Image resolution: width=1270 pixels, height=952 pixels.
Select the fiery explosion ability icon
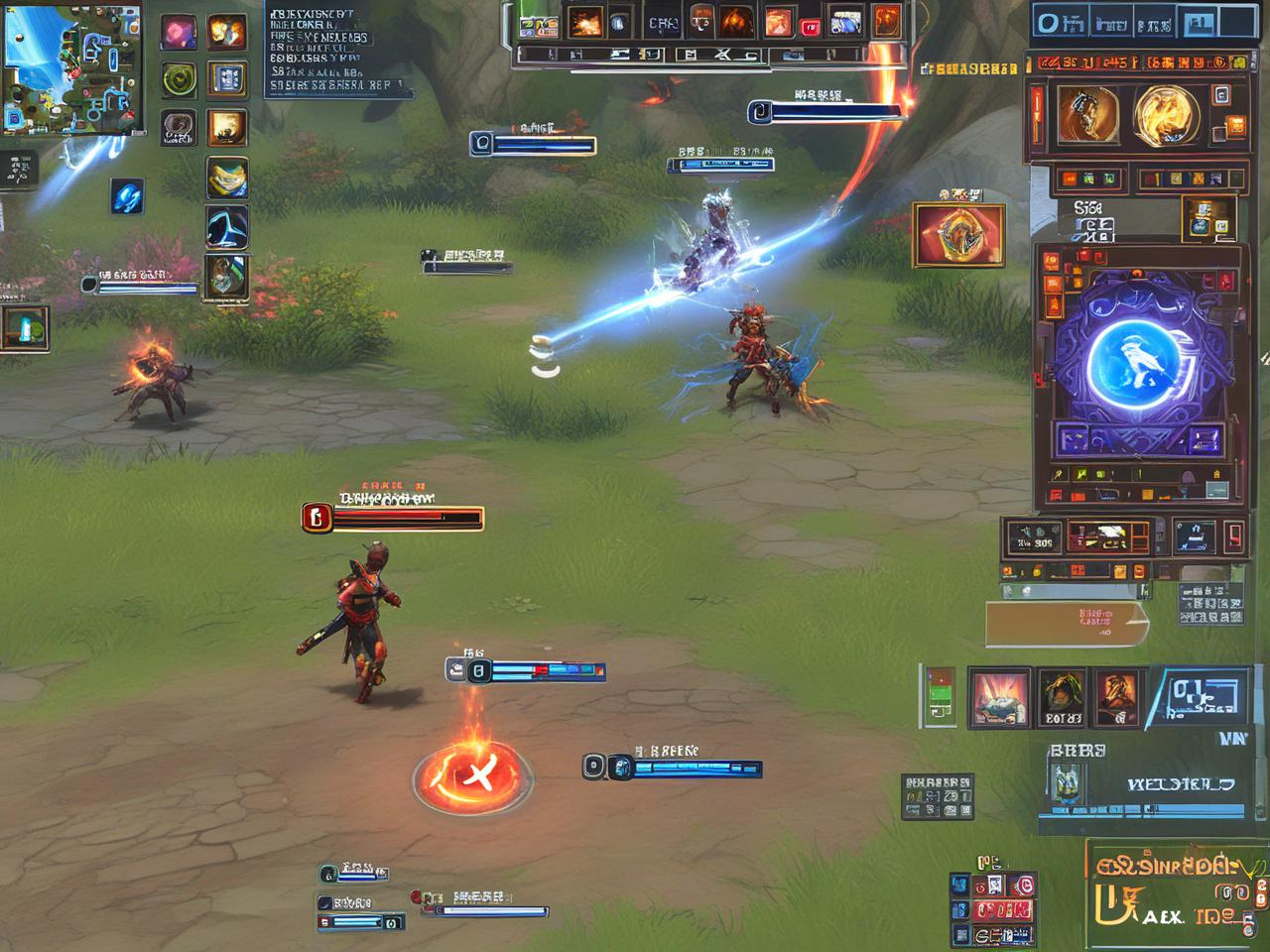226,32
